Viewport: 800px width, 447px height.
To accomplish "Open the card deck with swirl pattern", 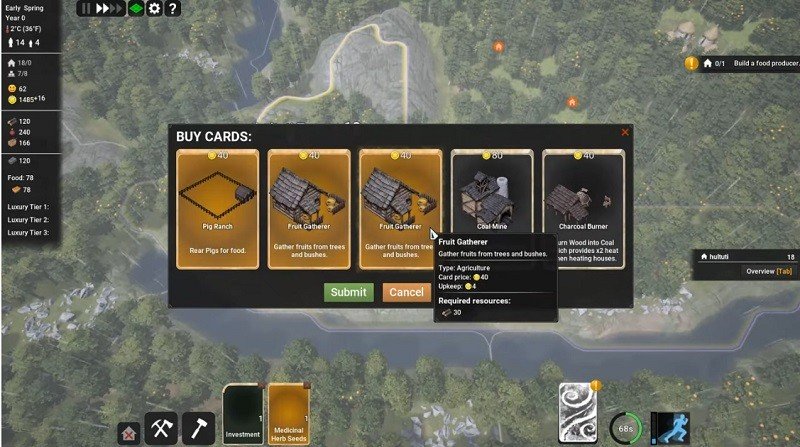I will pos(578,411).
